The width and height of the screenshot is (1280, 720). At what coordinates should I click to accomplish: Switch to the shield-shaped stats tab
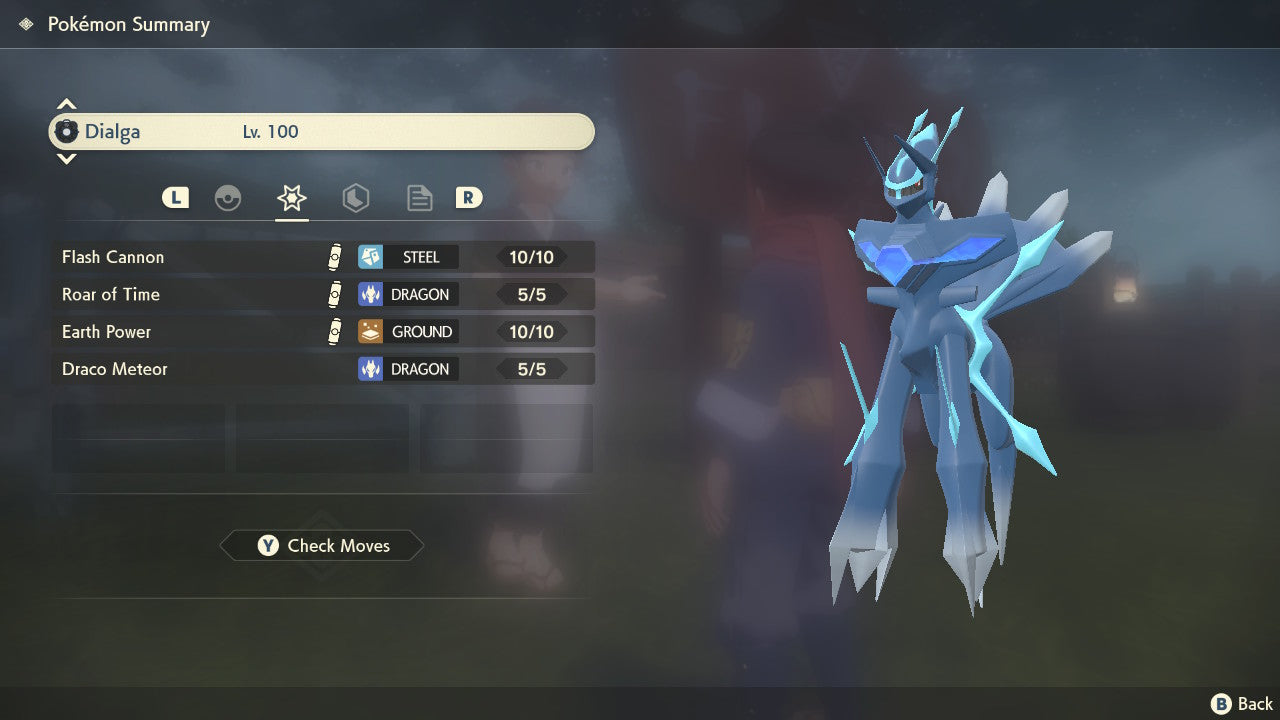pyautogui.click(x=355, y=198)
